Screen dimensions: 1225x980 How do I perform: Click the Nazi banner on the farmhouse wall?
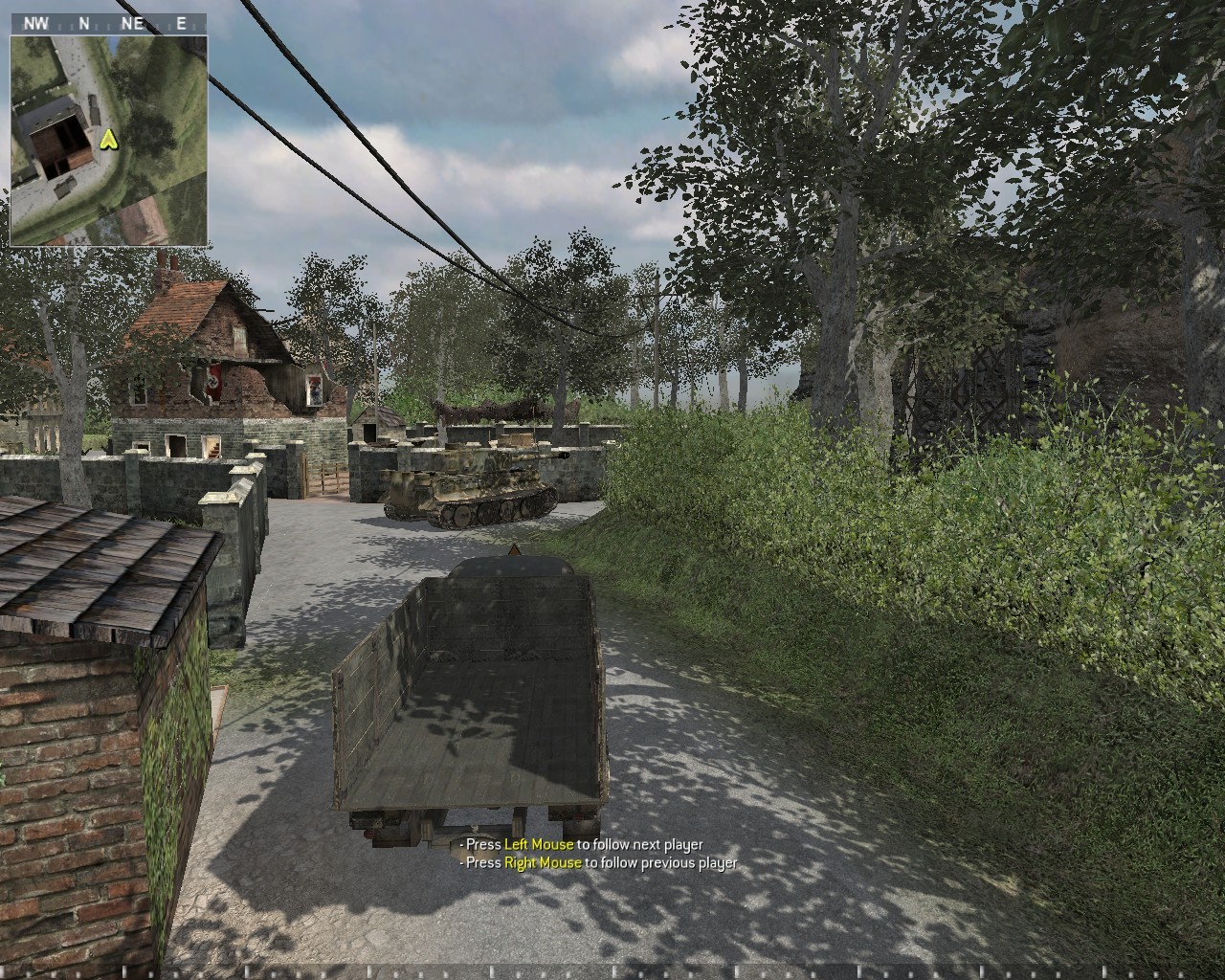(x=213, y=380)
